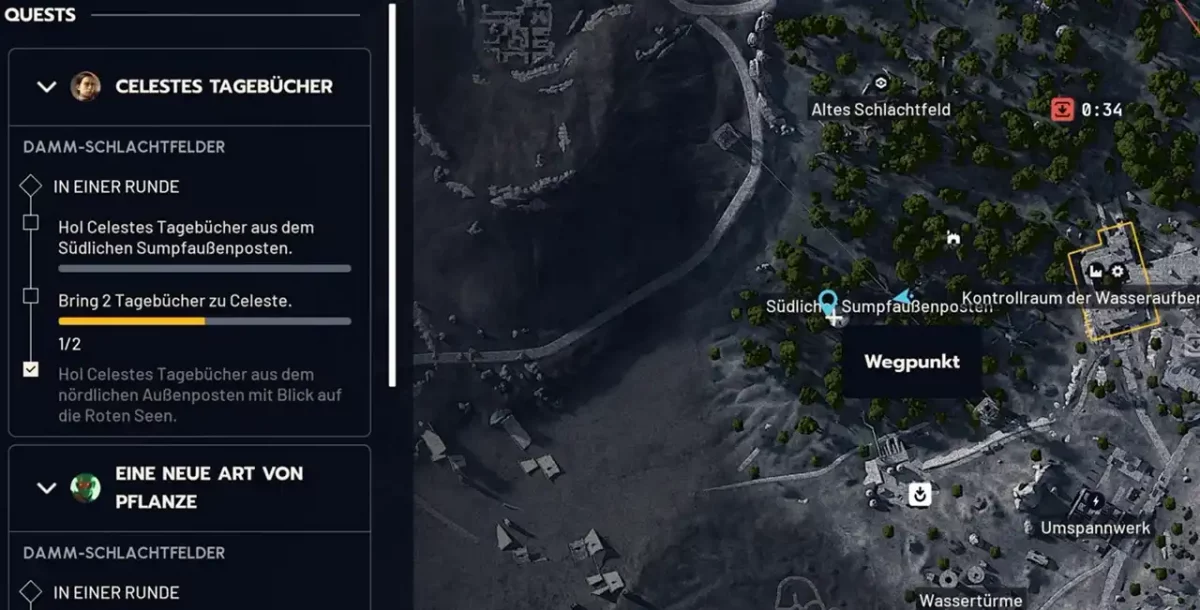Viewport: 1200px width, 610px height.
Task: Click the checked nördlichen Außenposten objective checkbox
Action: click(31, 369)
